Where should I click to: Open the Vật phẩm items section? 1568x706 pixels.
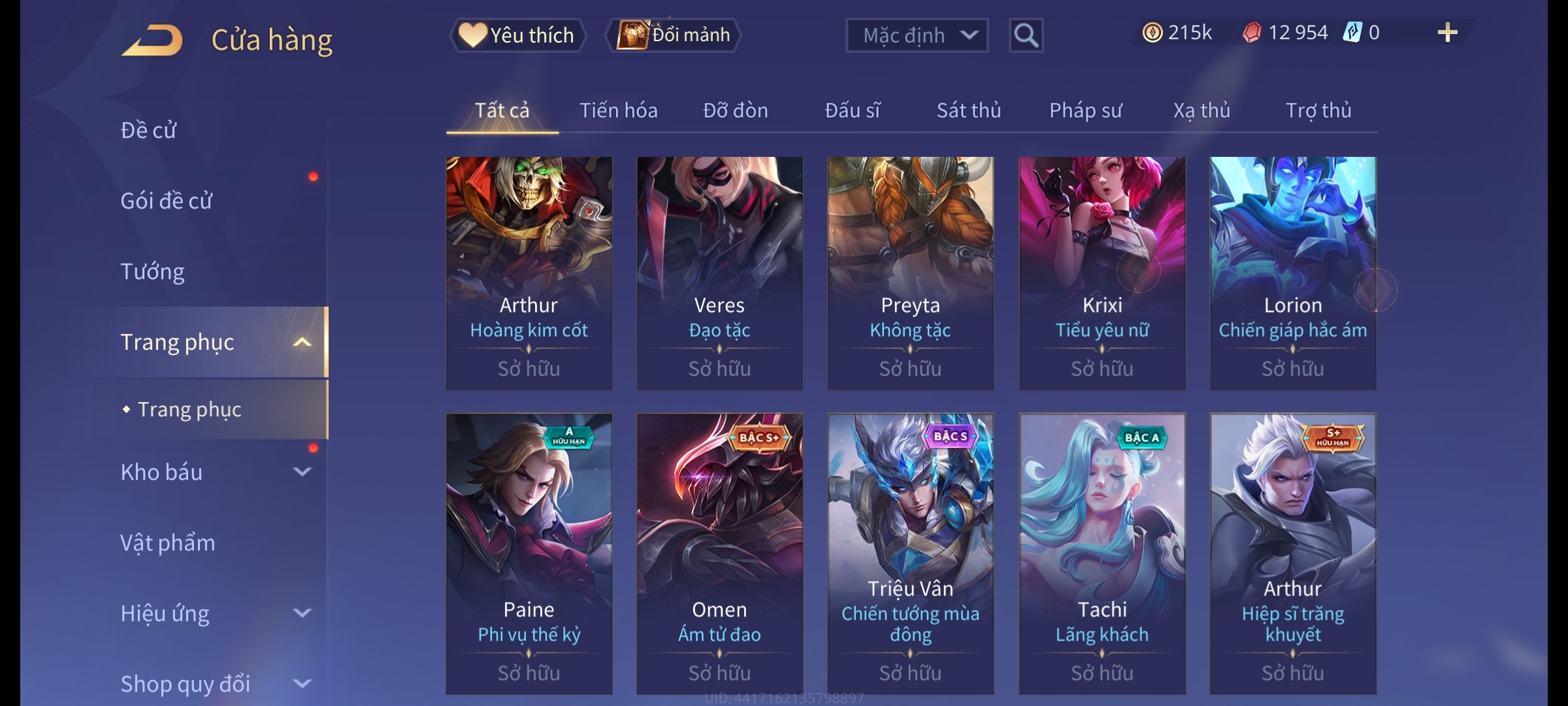tap(168, 543)
